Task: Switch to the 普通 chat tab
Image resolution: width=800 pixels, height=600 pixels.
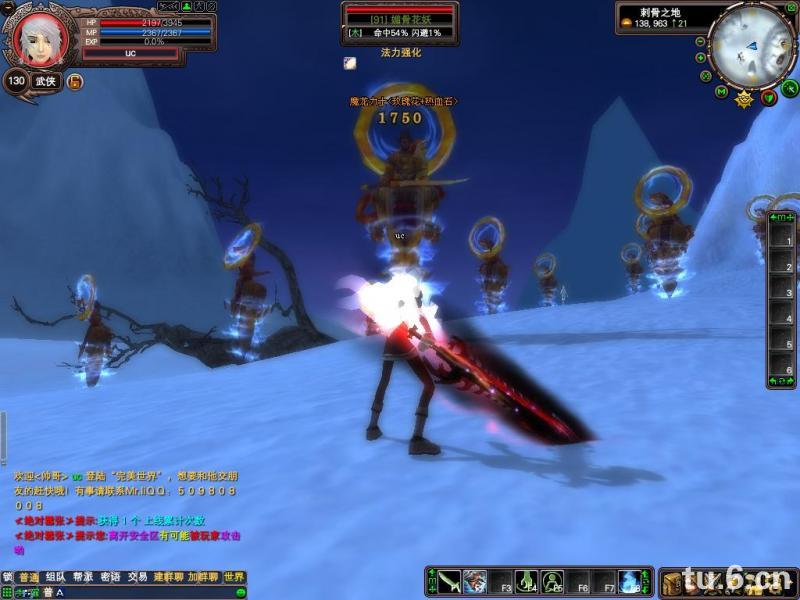Action: [28, 577]
